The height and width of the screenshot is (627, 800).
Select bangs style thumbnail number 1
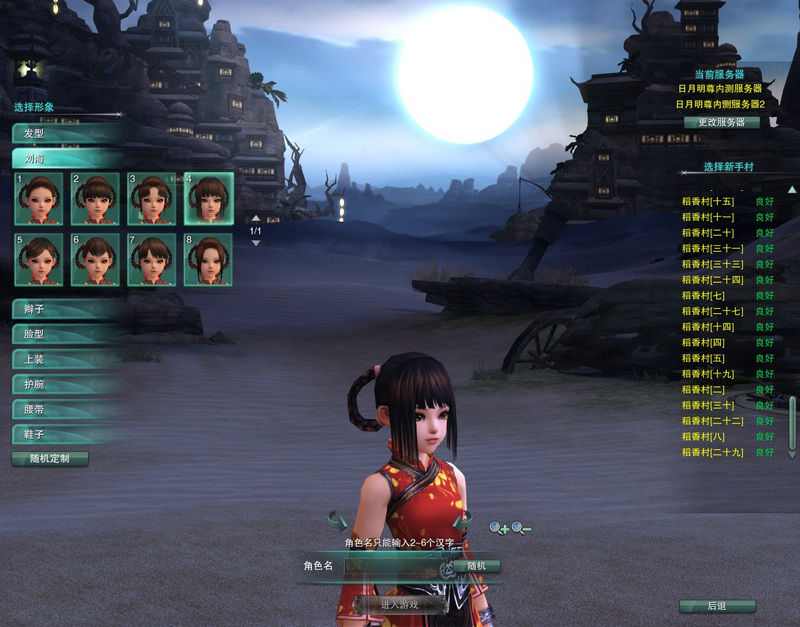(x=39, y=198)
